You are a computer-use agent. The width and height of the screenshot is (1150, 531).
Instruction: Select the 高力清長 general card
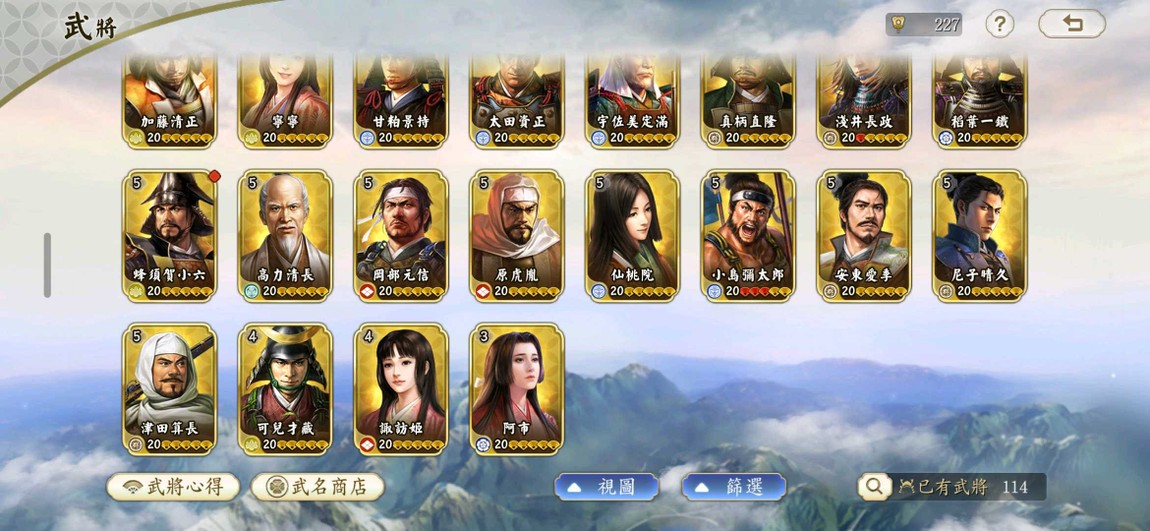point(286,235)
